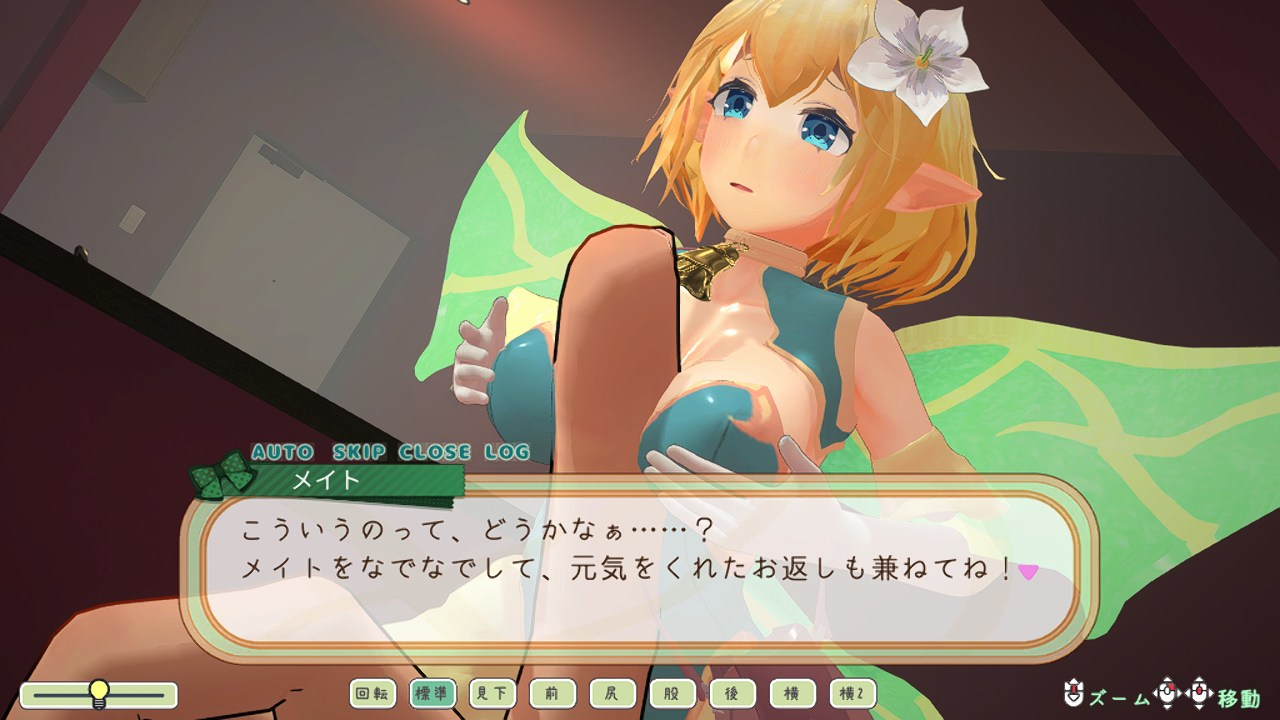Switch to the 股 camera view

point(673,693)
